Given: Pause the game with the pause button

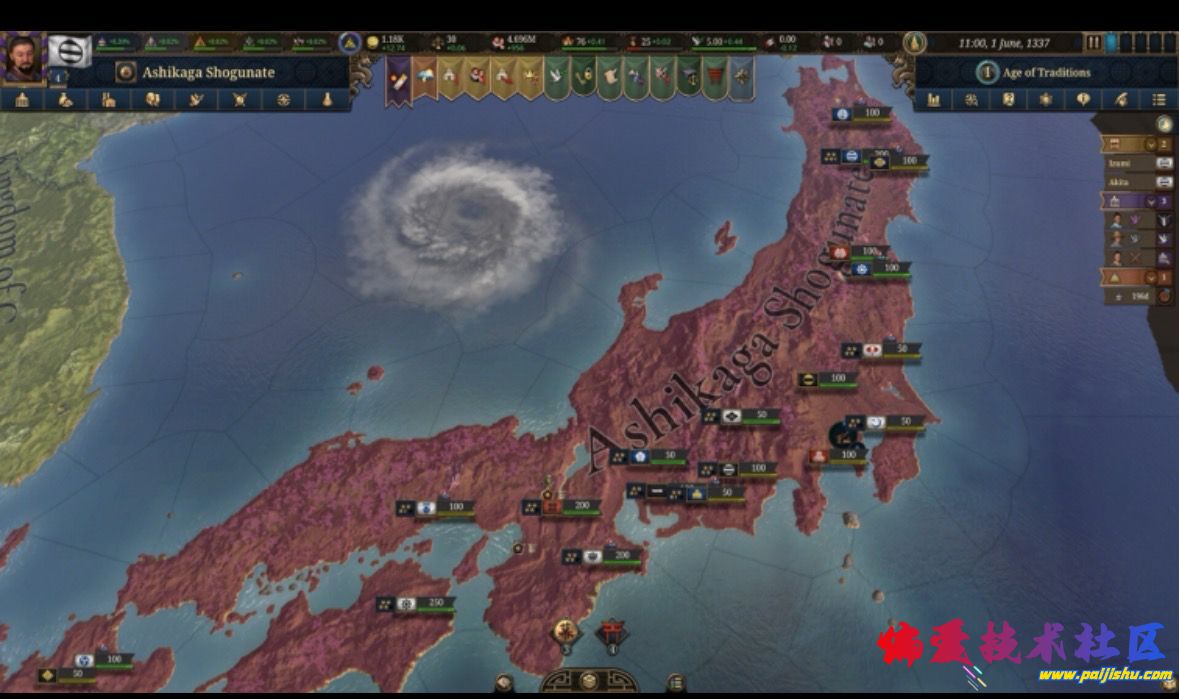Looking at the screenshot, I should 1094,43.
